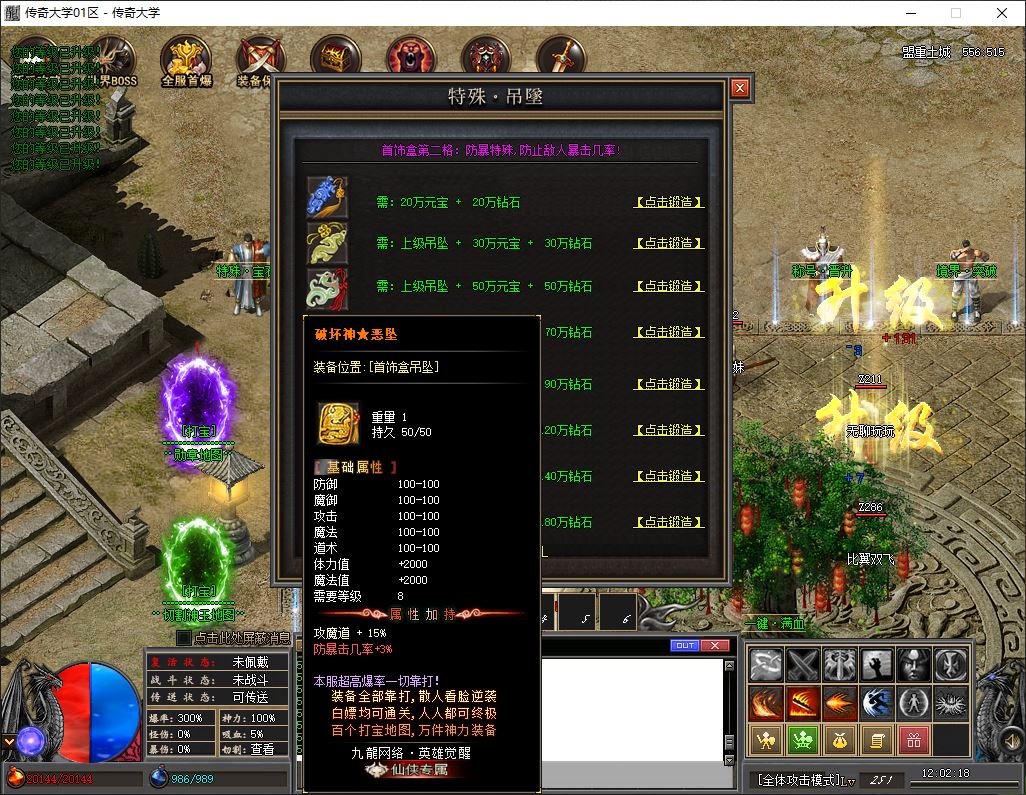The image size is (1026, 795).
Task: Click 点击锻造 for the 20万元宝 pendant
Action: pos(669,202)
